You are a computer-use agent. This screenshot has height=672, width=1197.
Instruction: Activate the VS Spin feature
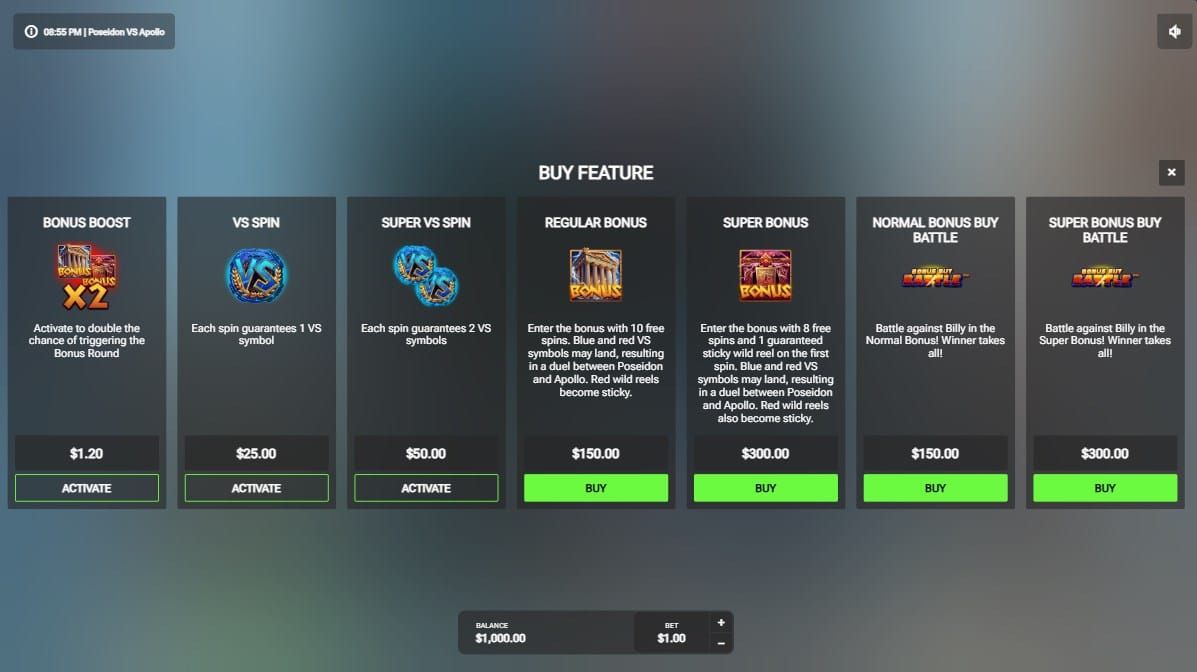[256, 488]
